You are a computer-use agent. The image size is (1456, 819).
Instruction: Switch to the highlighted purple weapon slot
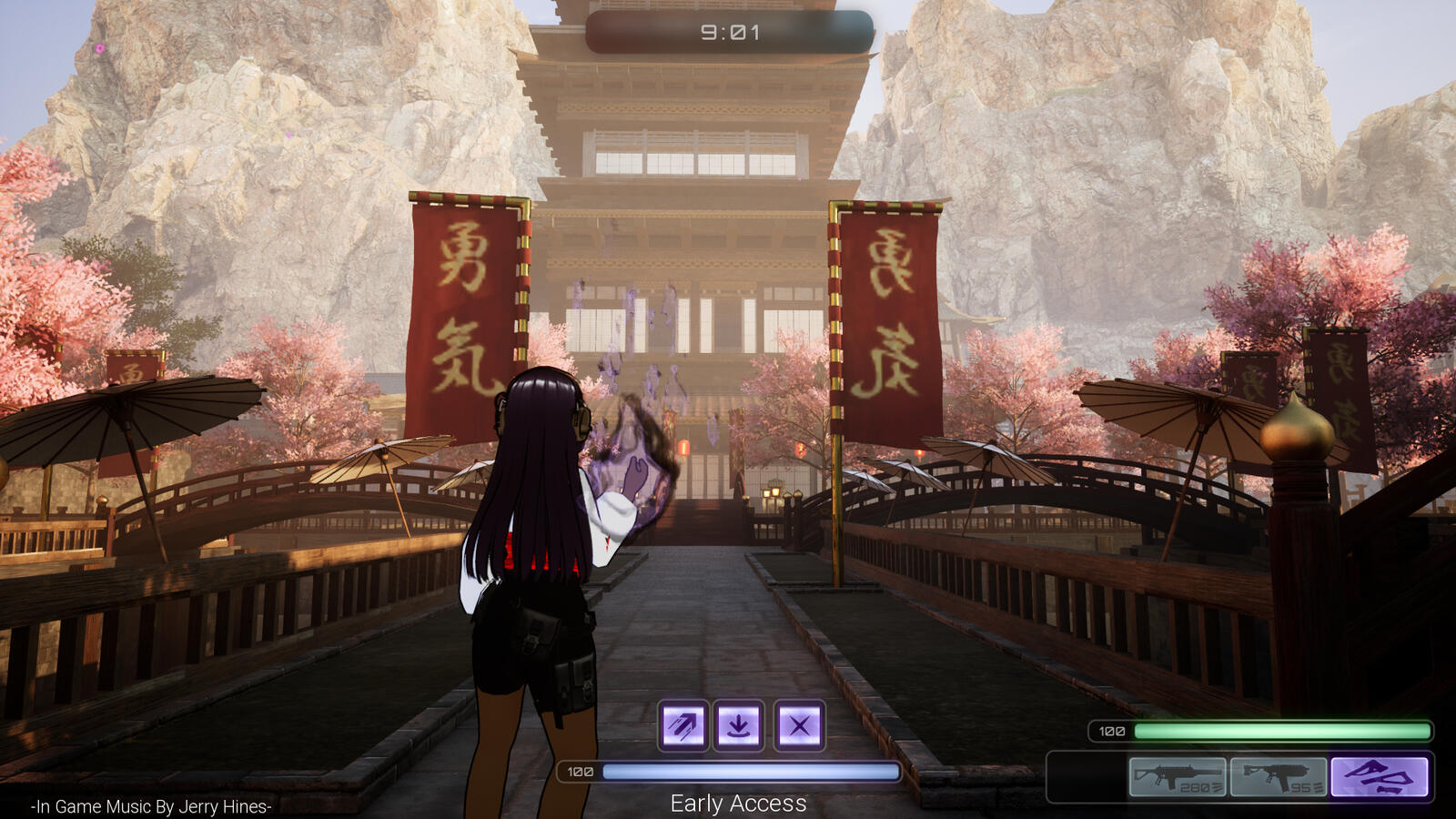pos(1380,777)
